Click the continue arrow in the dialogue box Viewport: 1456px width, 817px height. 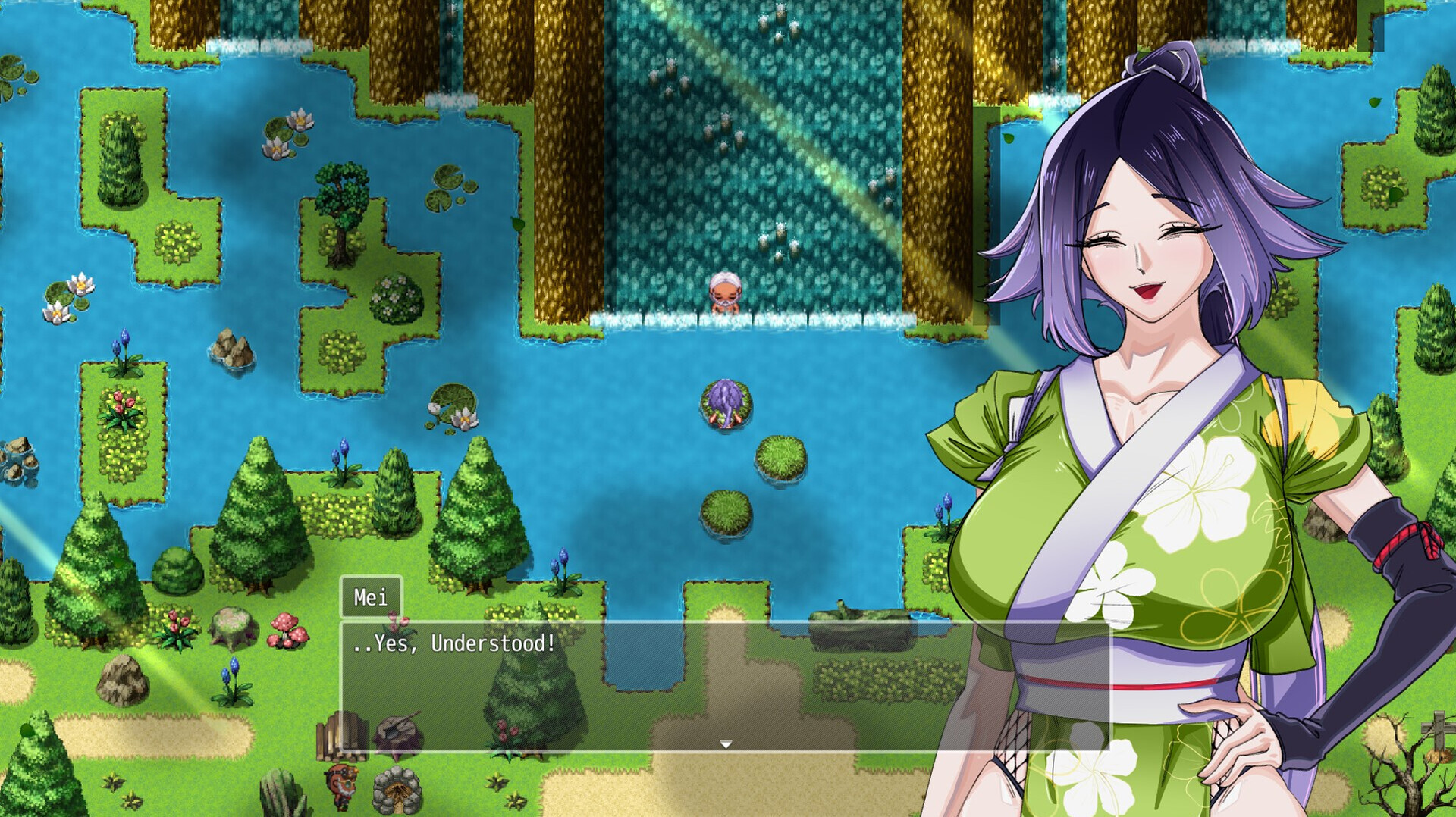click(727, 743)
